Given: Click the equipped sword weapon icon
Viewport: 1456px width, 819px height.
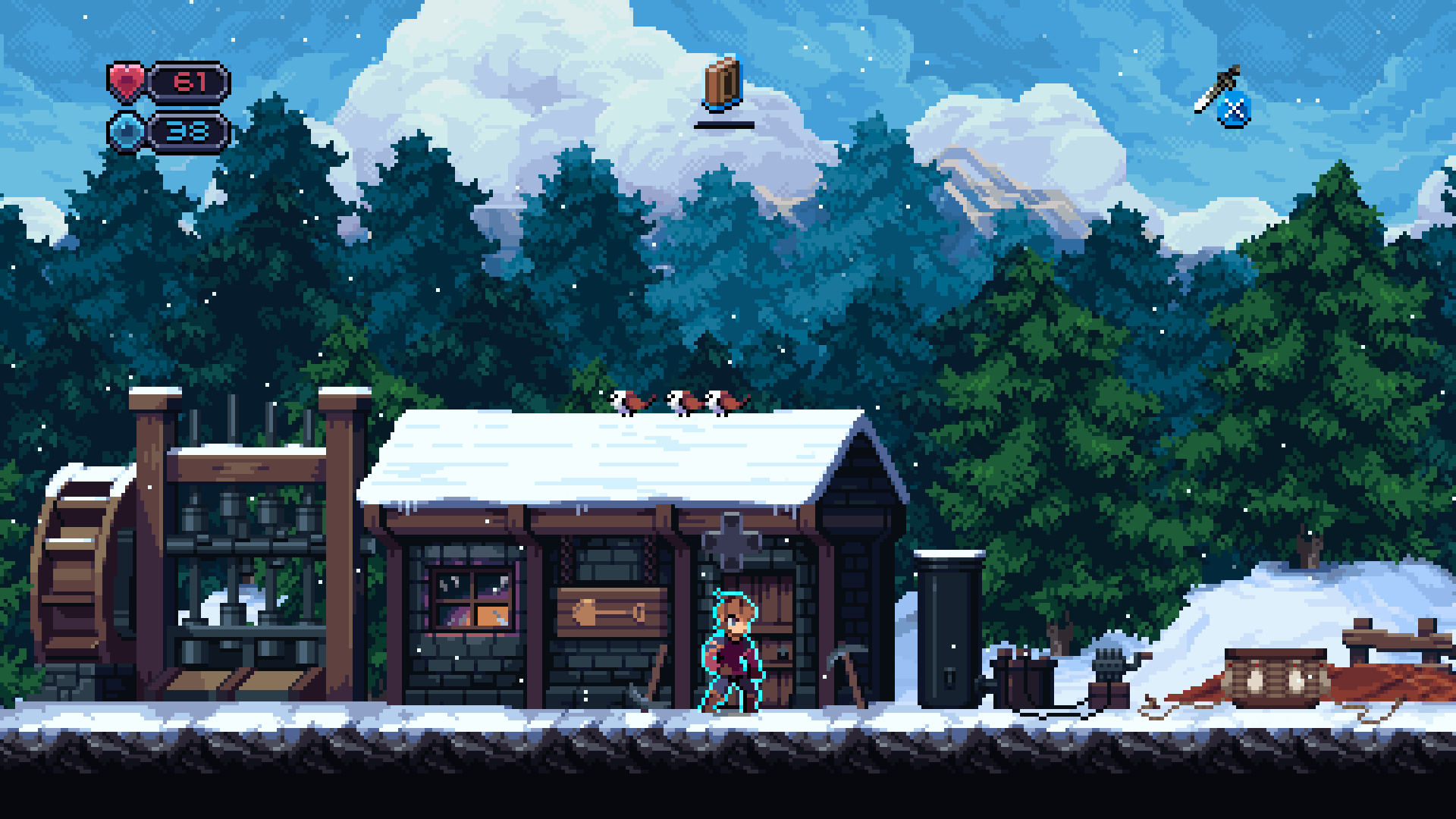Looking at the screenshot, I should (1216, 90).
